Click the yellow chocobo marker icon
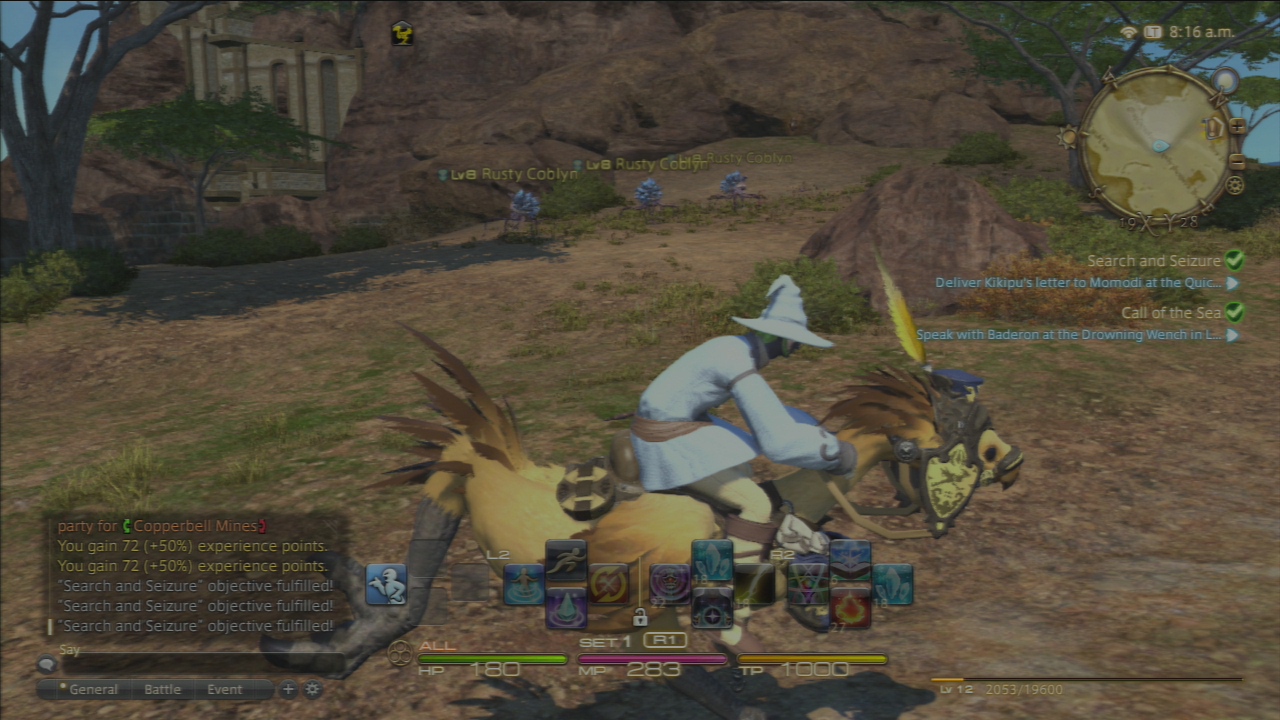Screen dimensions: 1280x720 [x=402, y=33]
